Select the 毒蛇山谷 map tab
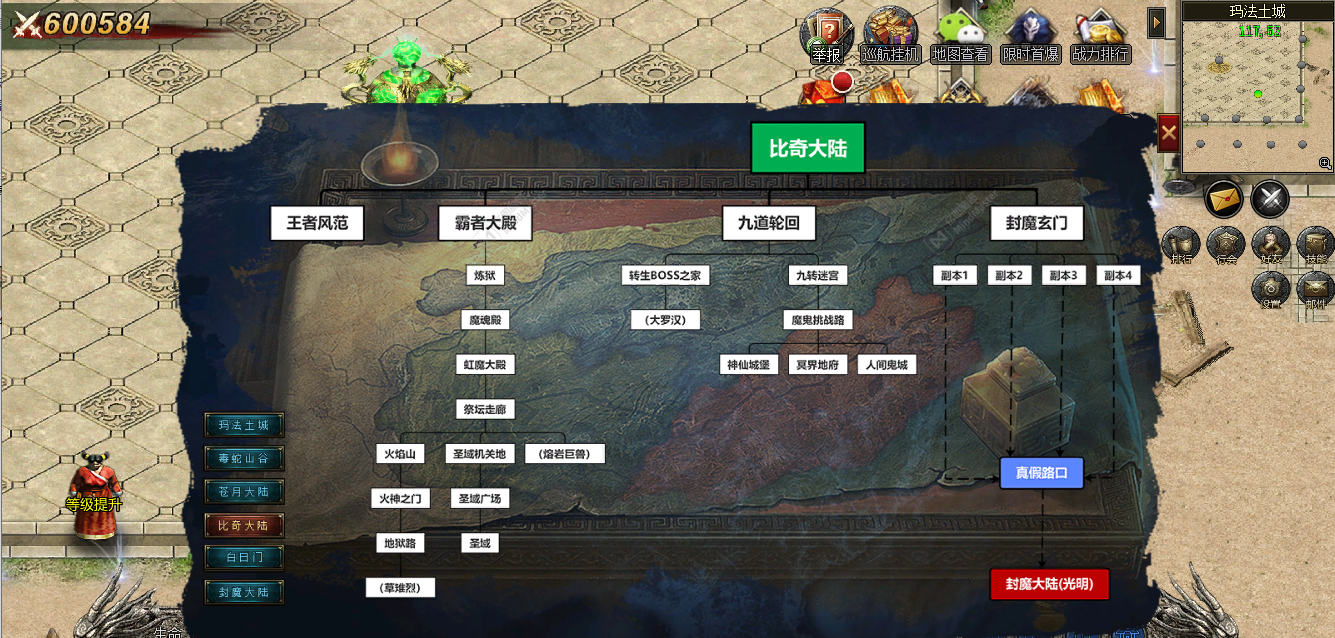The height and width of the screenshot is (638, 1335). [x=243, y=459]
